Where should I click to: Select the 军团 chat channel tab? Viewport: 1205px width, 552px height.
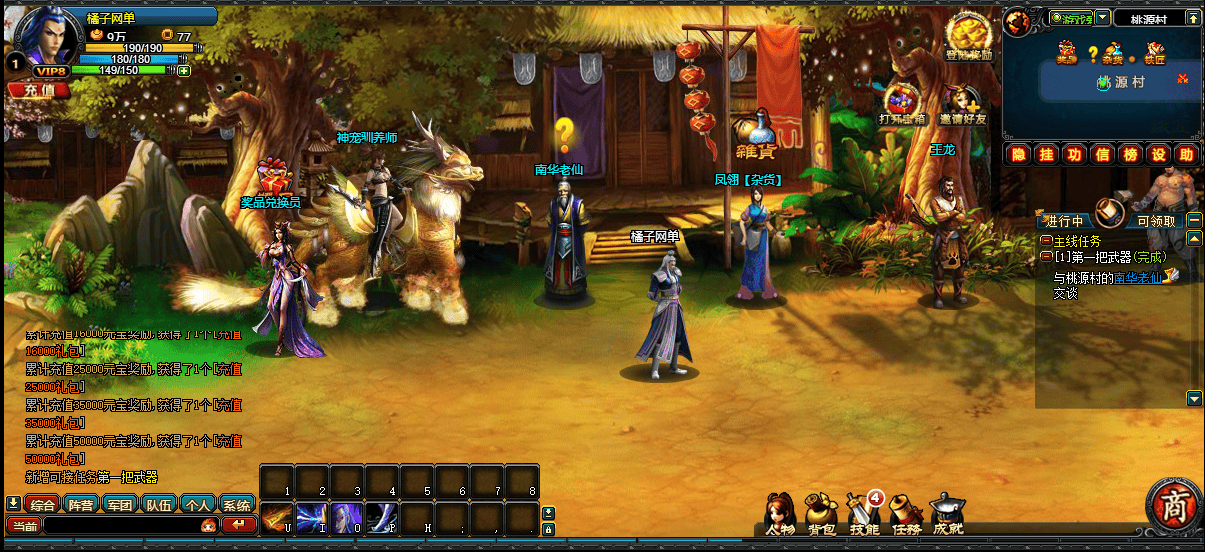(120, 505)
